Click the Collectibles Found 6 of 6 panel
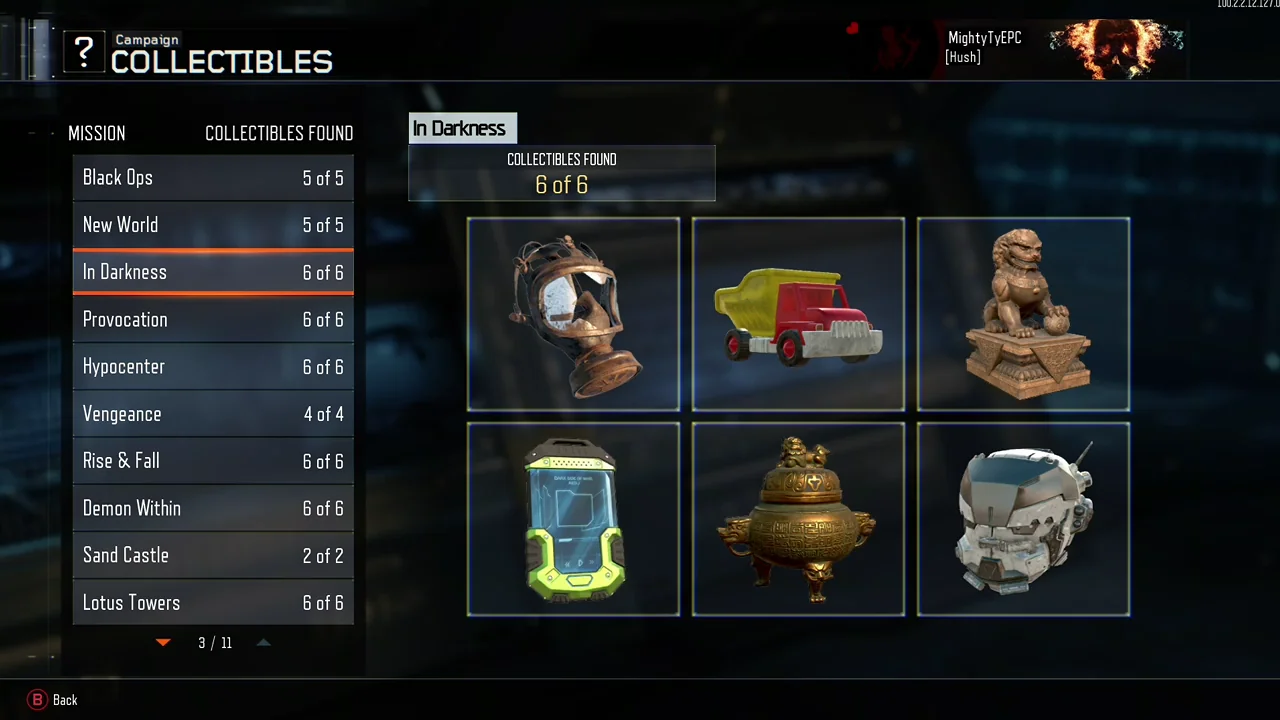The image size is (1280, 720). [561, 173]
